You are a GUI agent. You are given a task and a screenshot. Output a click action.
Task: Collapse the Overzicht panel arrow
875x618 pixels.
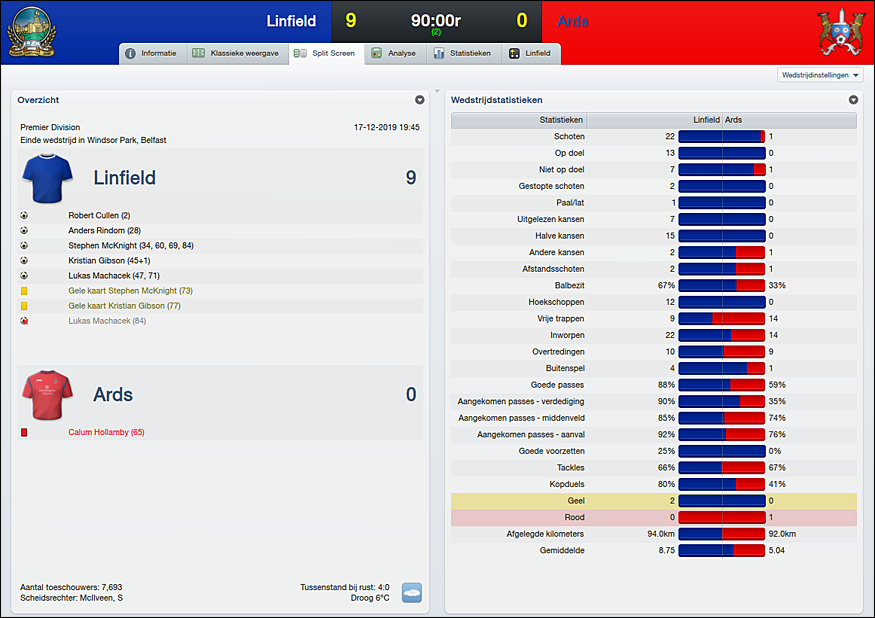tap(420, 100)
